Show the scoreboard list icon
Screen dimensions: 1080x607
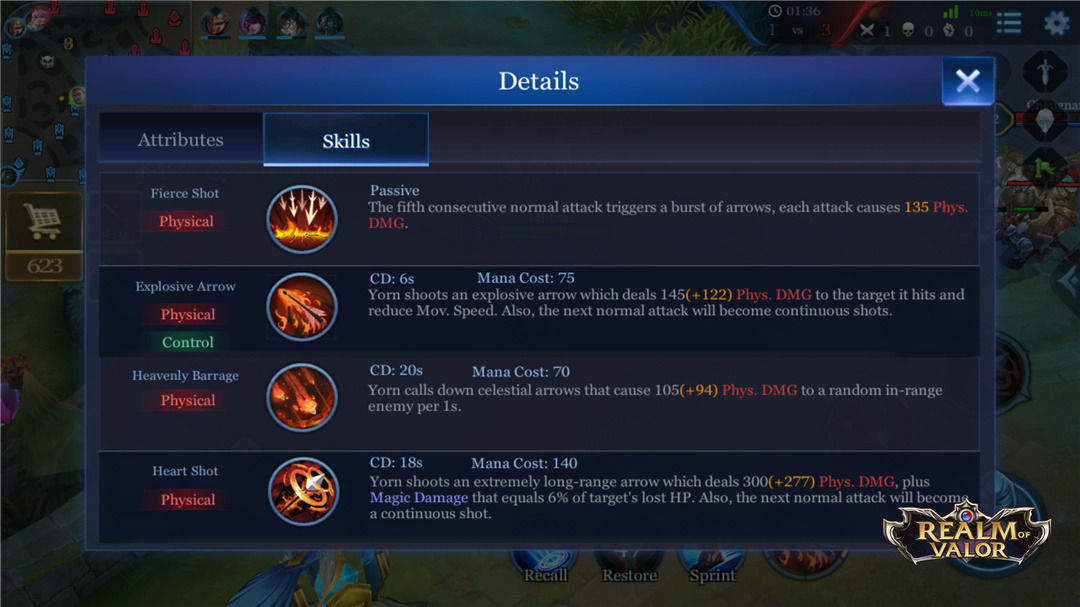coord(1008,23)
